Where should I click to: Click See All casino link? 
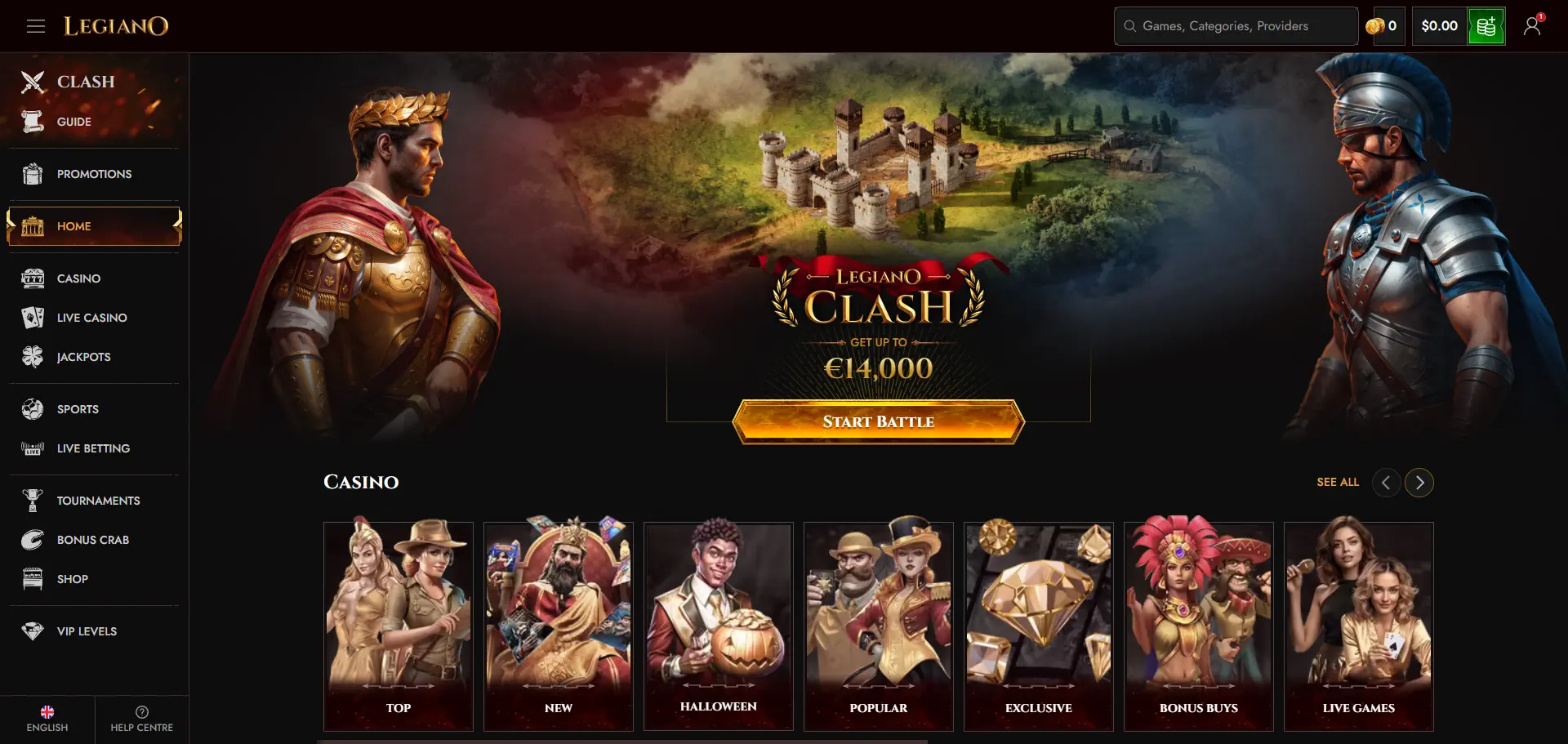tap(1338, 482)
